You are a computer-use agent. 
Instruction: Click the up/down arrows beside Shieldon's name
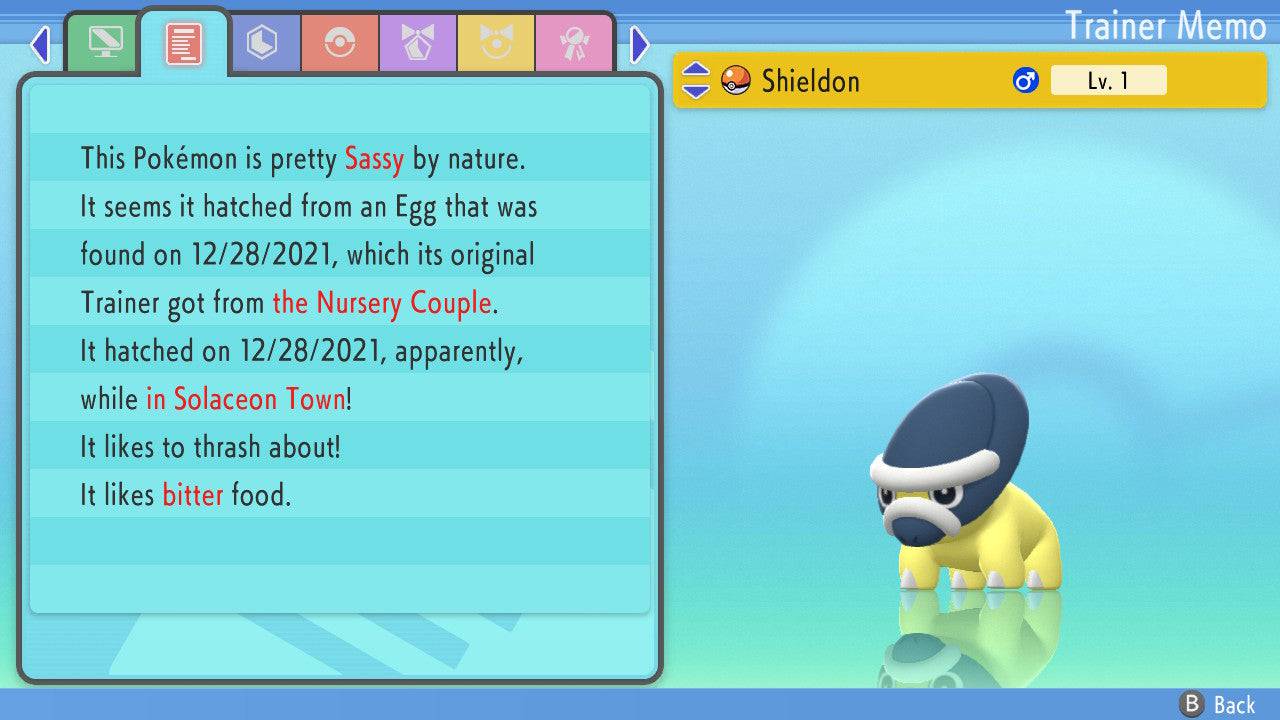(695, 80)
